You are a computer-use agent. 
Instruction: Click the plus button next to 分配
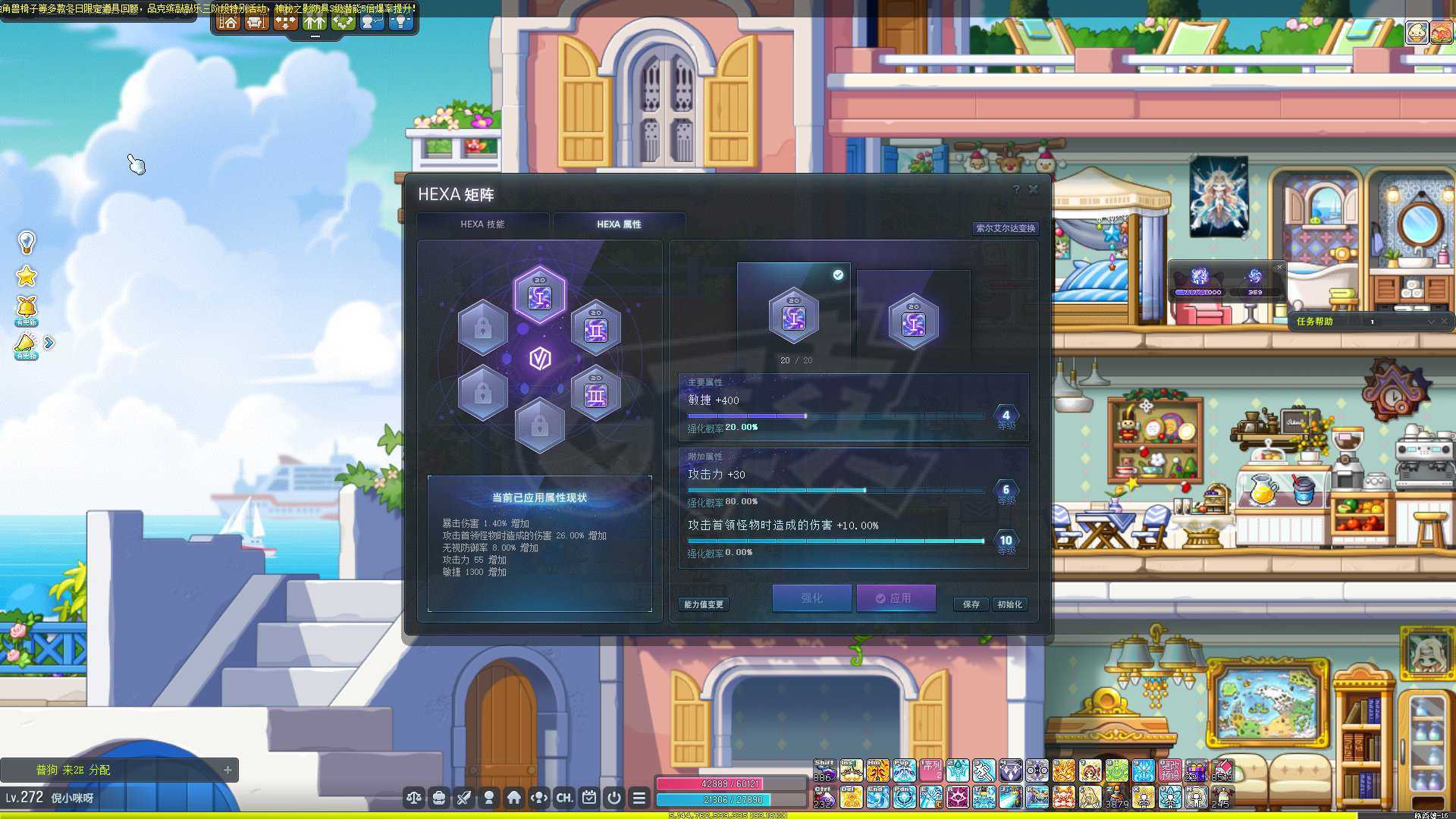(226, 769)
